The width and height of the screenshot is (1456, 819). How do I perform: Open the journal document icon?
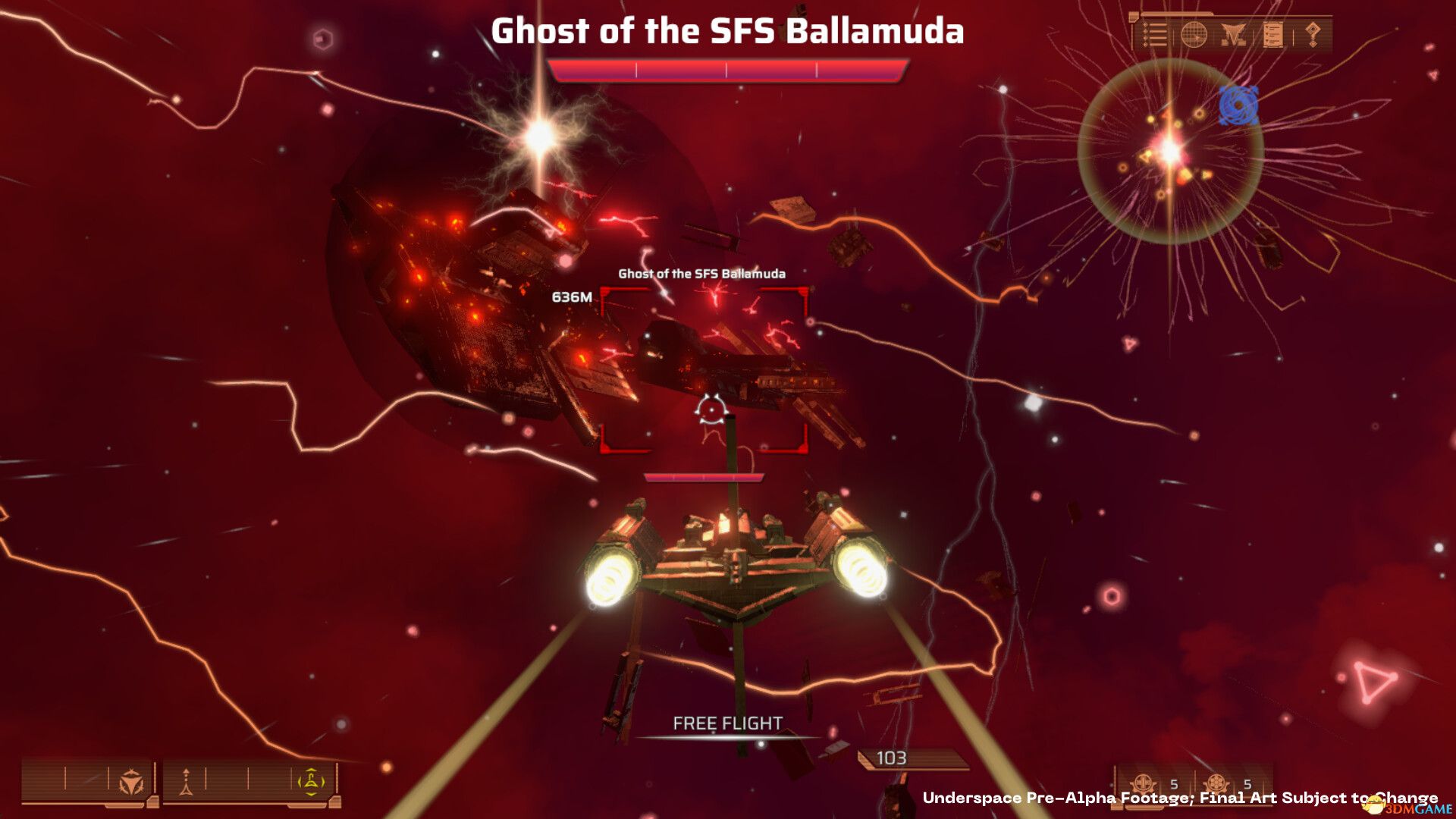coord(1273,33)
